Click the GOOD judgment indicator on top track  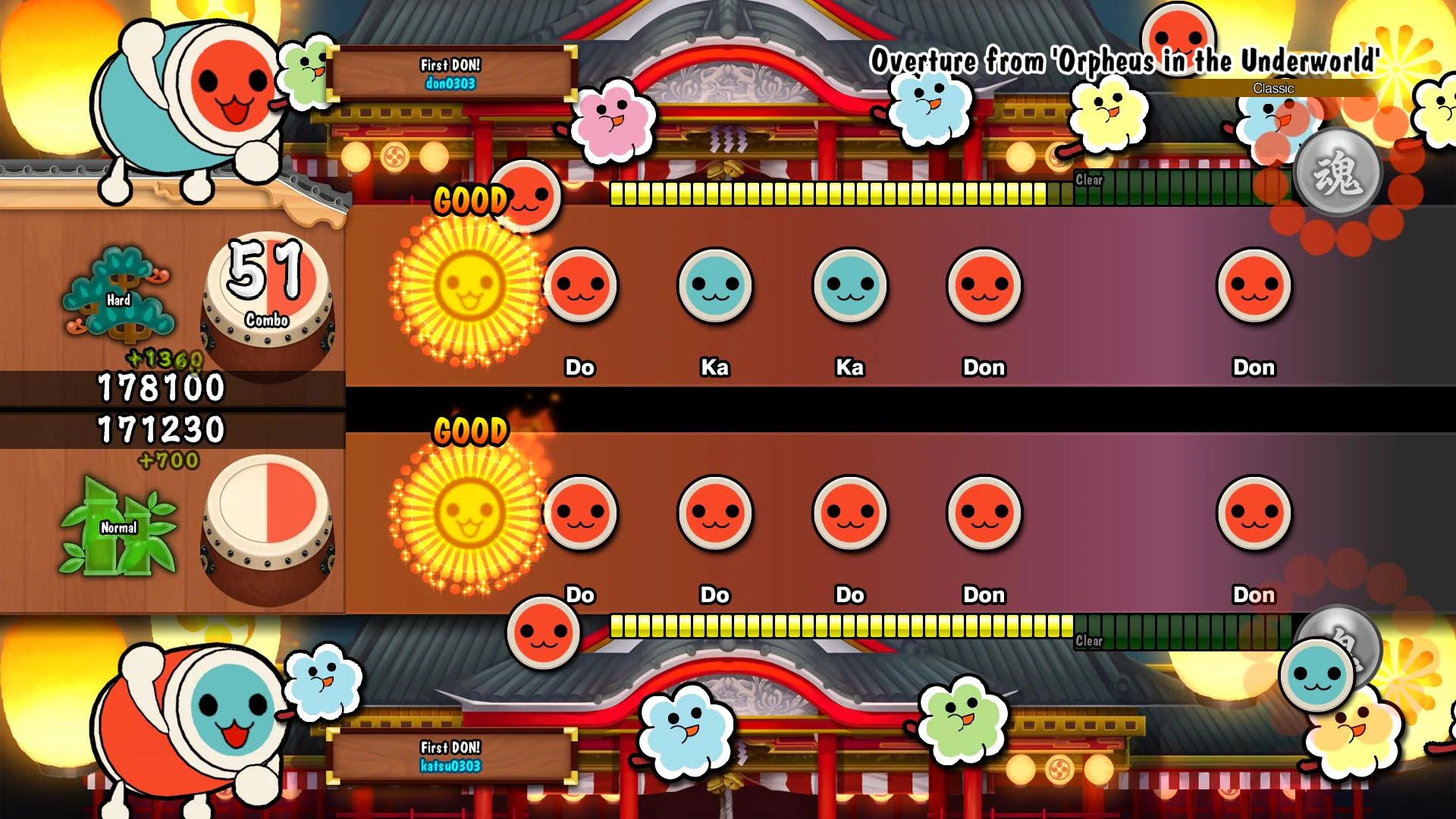pyautogui.click(x=470, y=200)
